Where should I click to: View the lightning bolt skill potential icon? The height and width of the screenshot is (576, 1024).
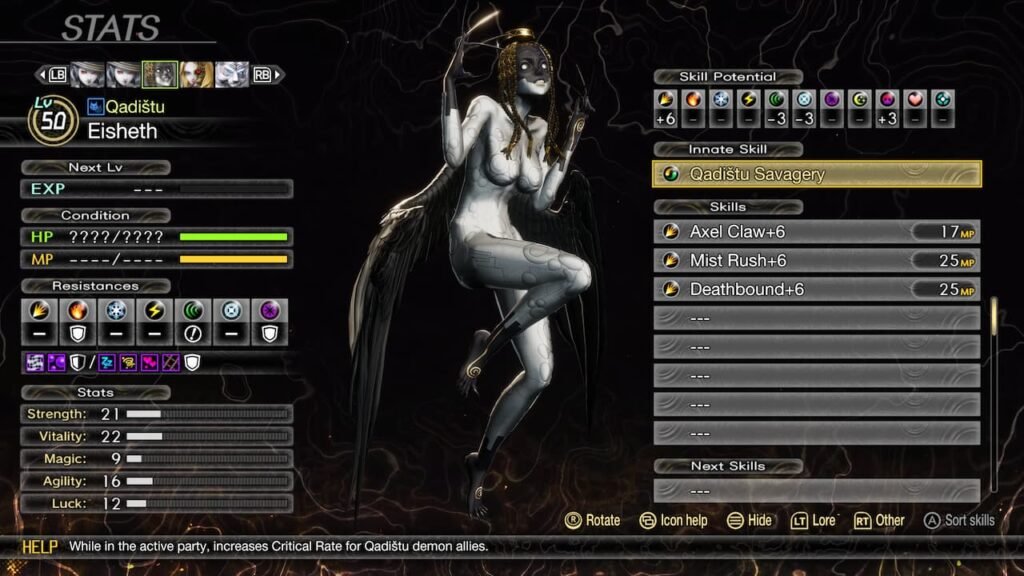coord(749,100)
